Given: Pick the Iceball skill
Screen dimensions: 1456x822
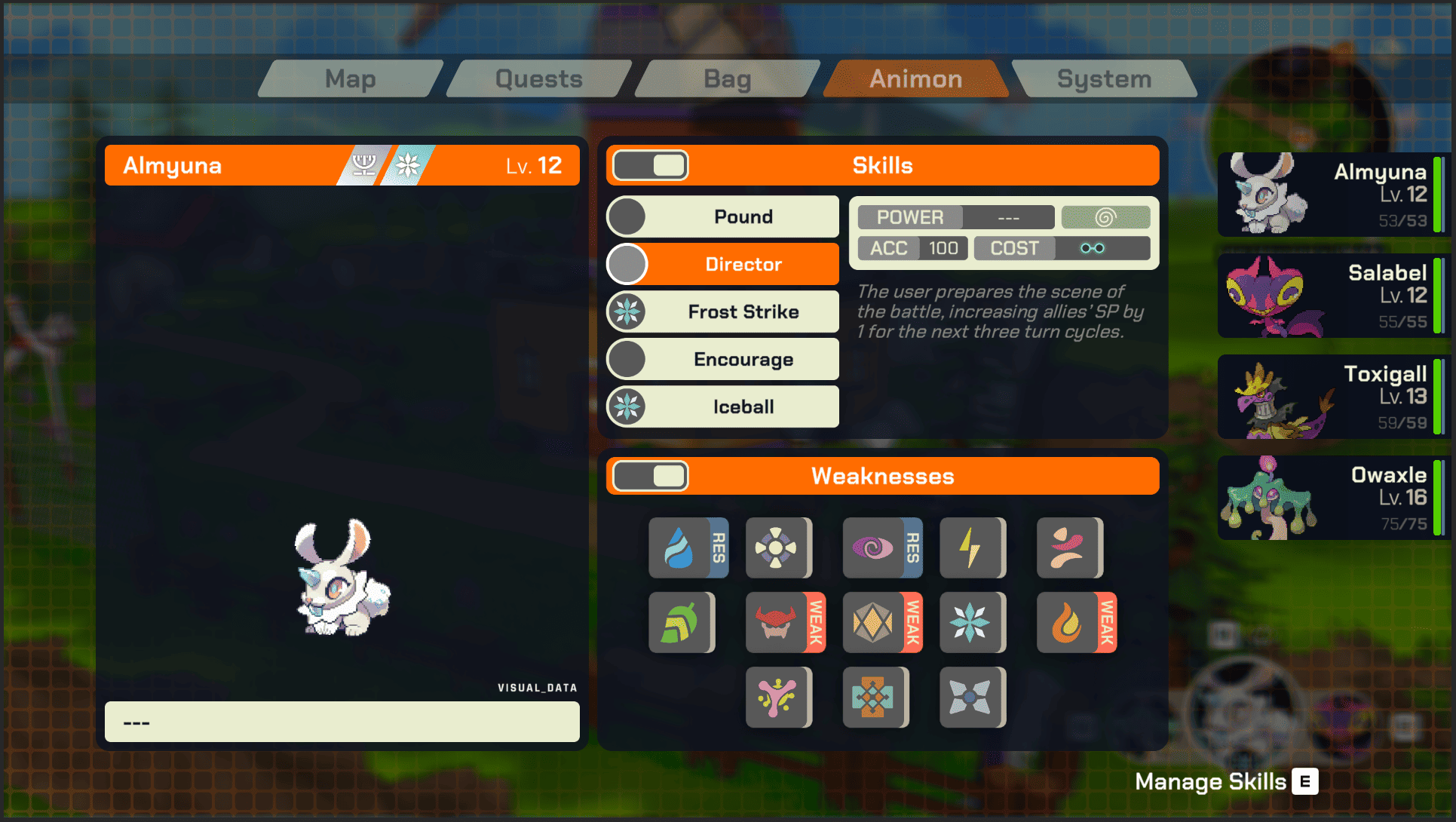Looking at the screenshot, I should pyautogui.click(x=743, y=407).
